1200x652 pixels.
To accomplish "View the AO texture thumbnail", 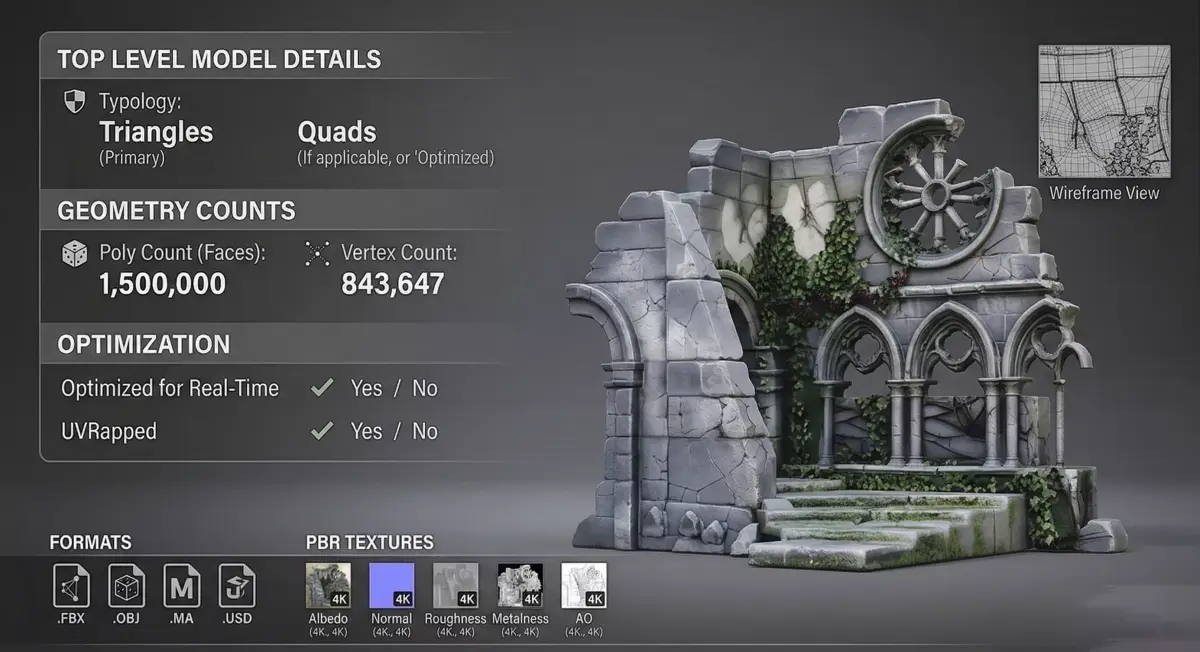I will tap(584, 586).
